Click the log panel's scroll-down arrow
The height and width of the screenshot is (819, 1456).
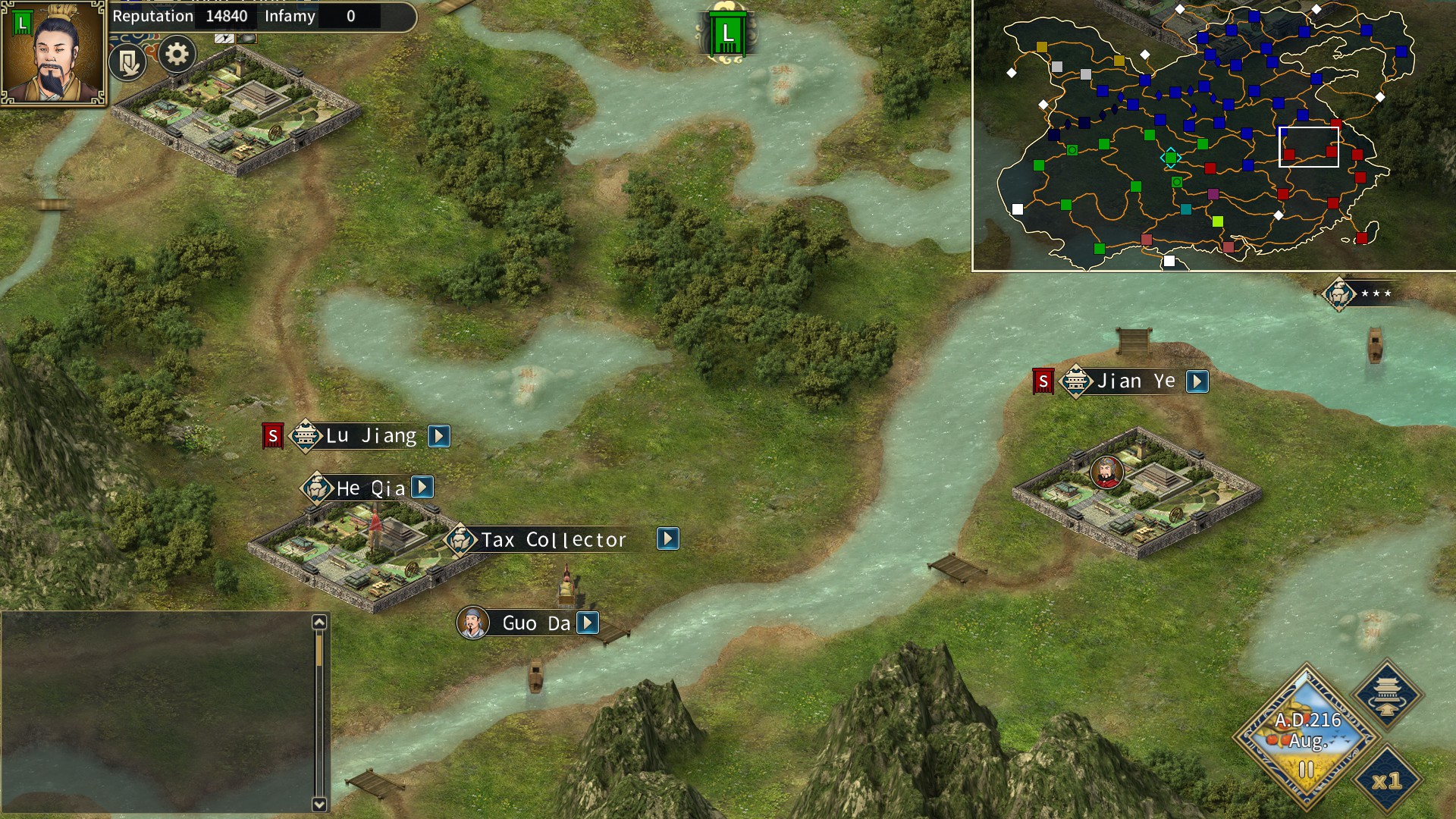[x=319, y=805]
